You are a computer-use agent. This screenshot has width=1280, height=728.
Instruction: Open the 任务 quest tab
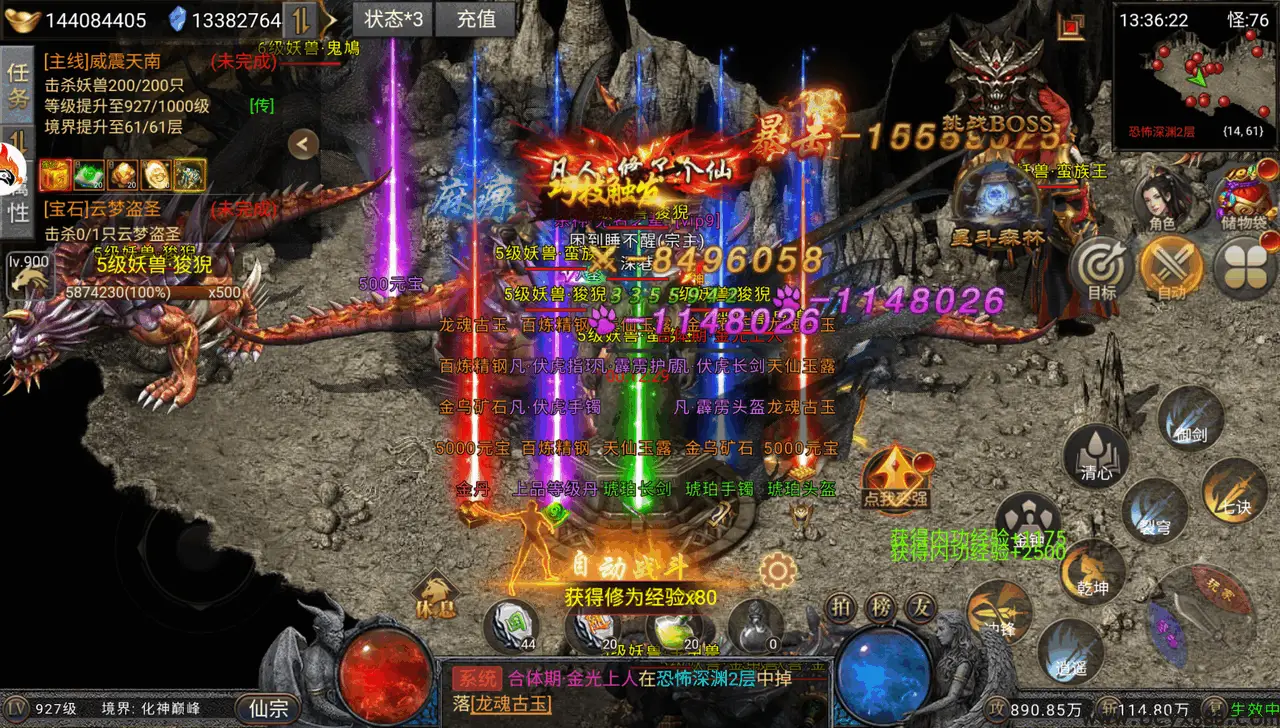(18, 84)
